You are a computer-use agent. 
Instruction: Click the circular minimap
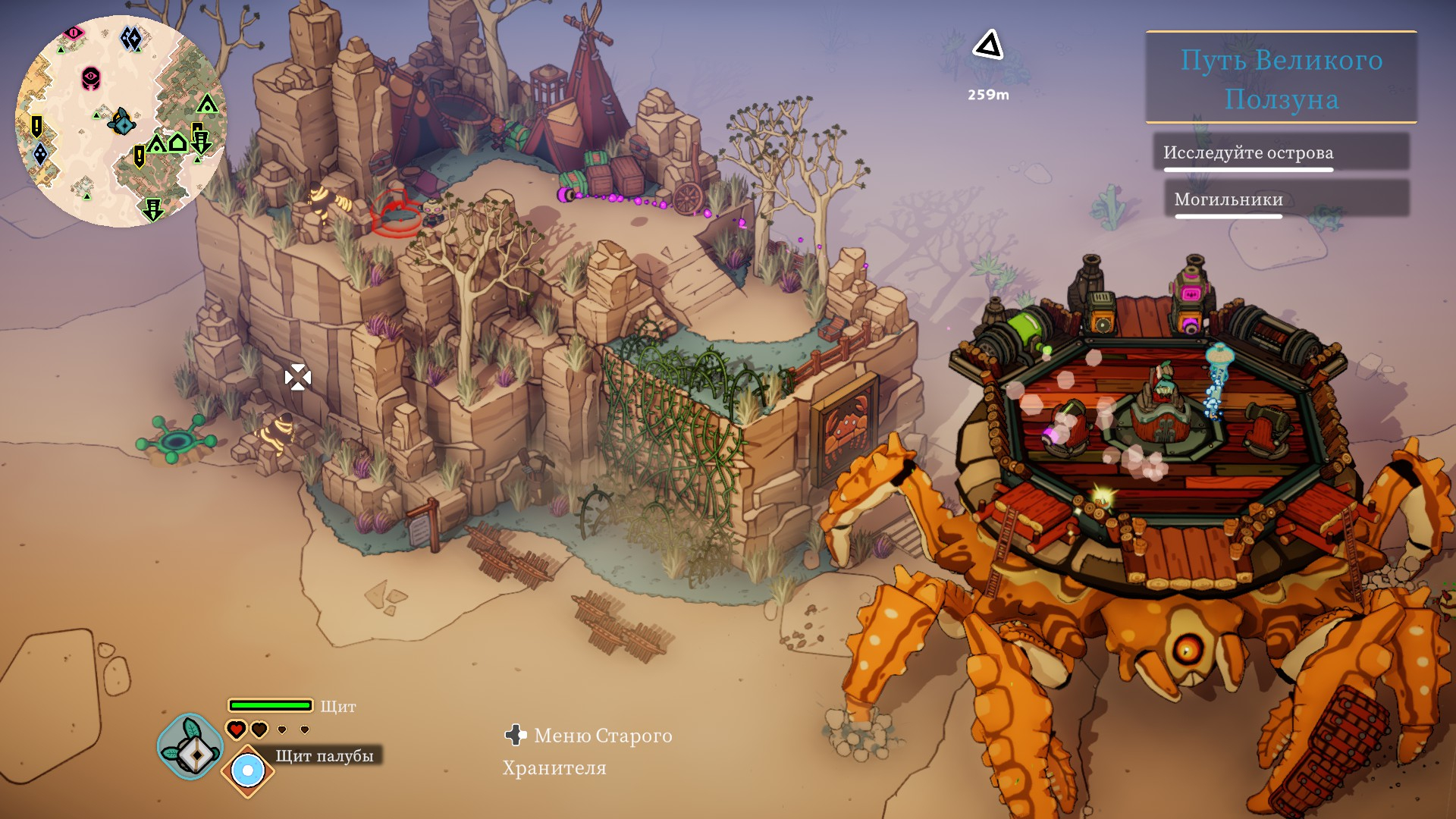(x=121, y=121)
